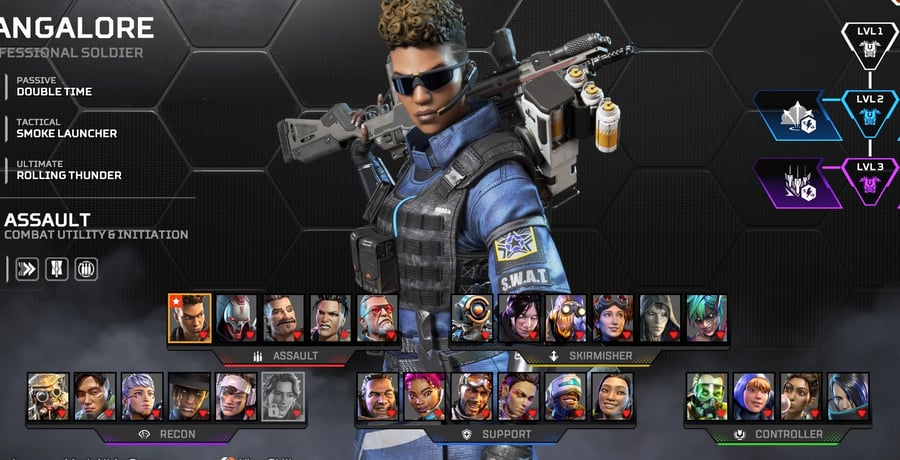Select Bangalore's legend portrait
Viewport: 900px width, 460px height.
pos(189,318)
